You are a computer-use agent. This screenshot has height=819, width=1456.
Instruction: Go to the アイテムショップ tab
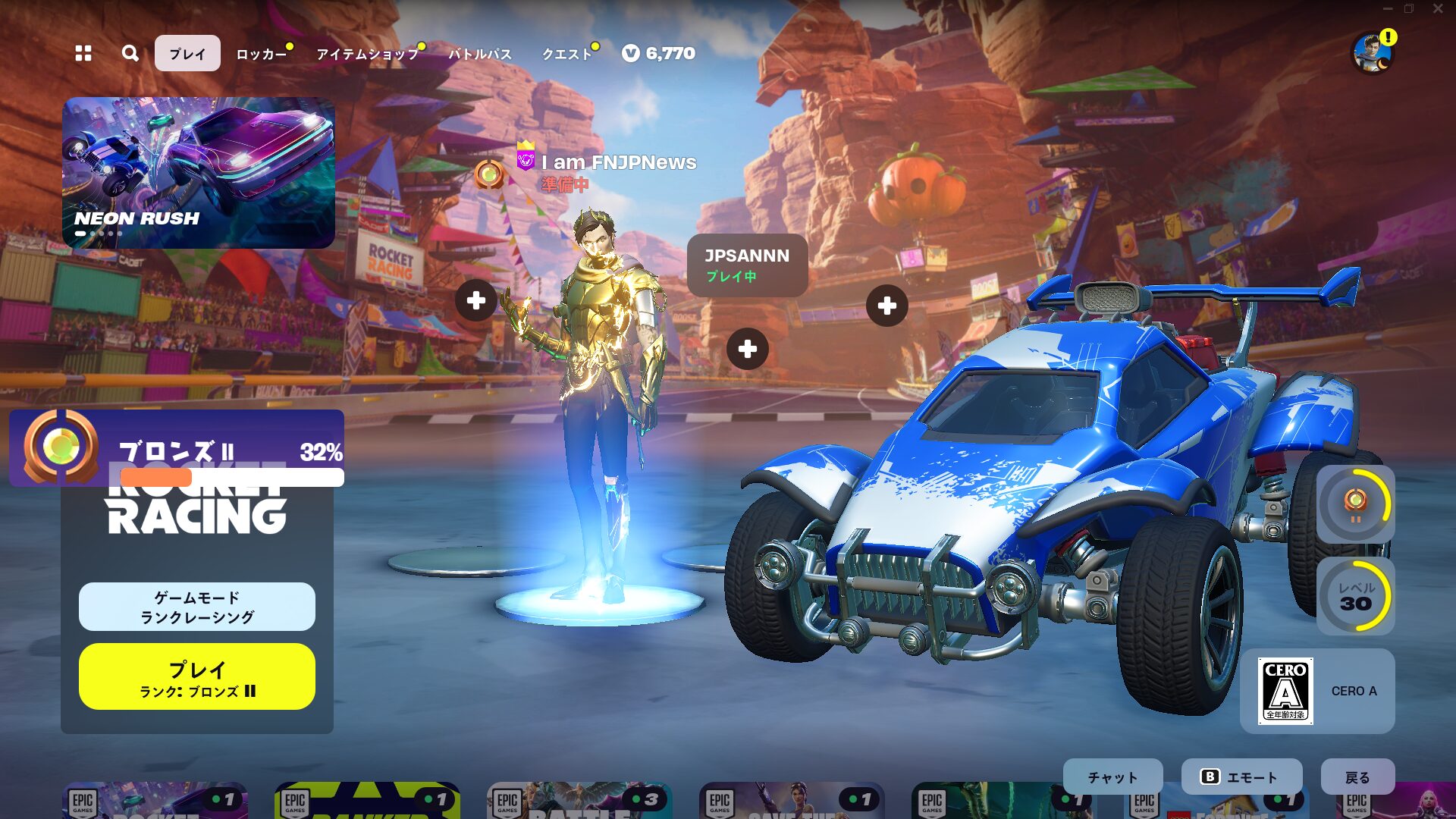pyautogui.click(x=367, y=54)
